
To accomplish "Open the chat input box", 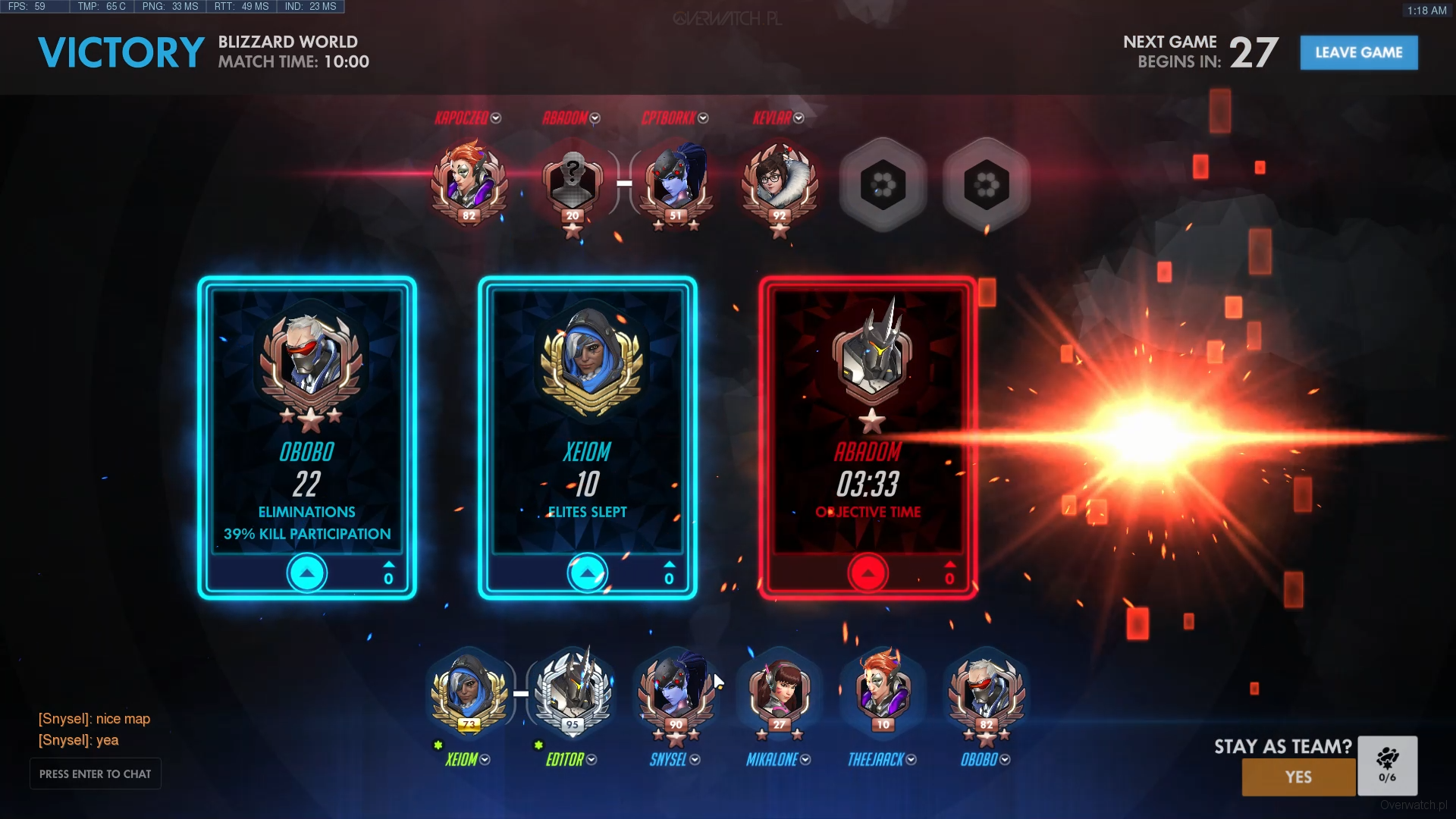I will pos(96,773).
